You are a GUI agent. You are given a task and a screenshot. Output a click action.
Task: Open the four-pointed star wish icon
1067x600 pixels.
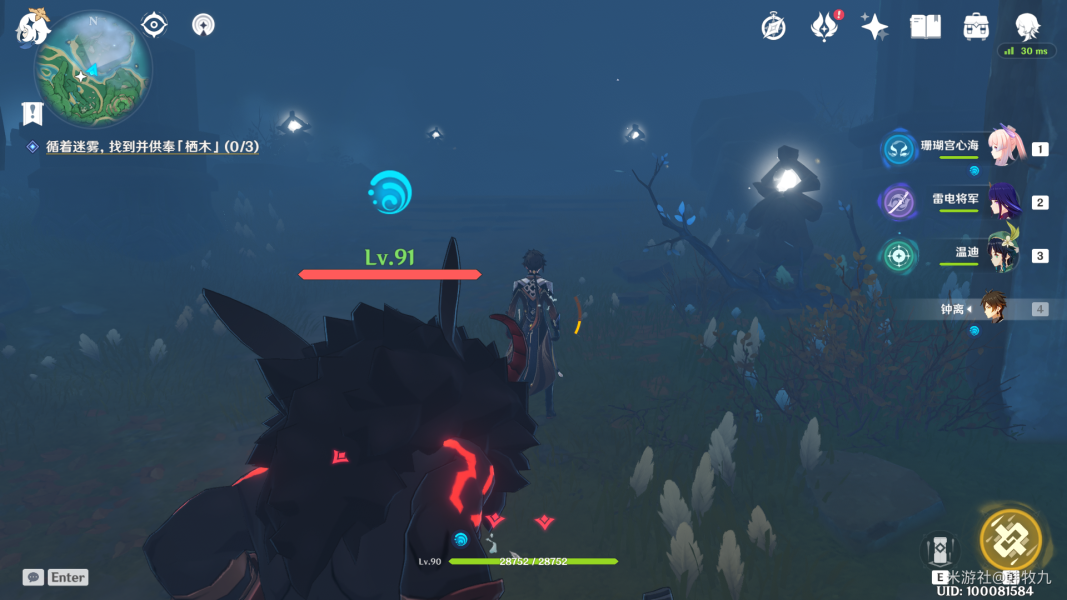875,27
